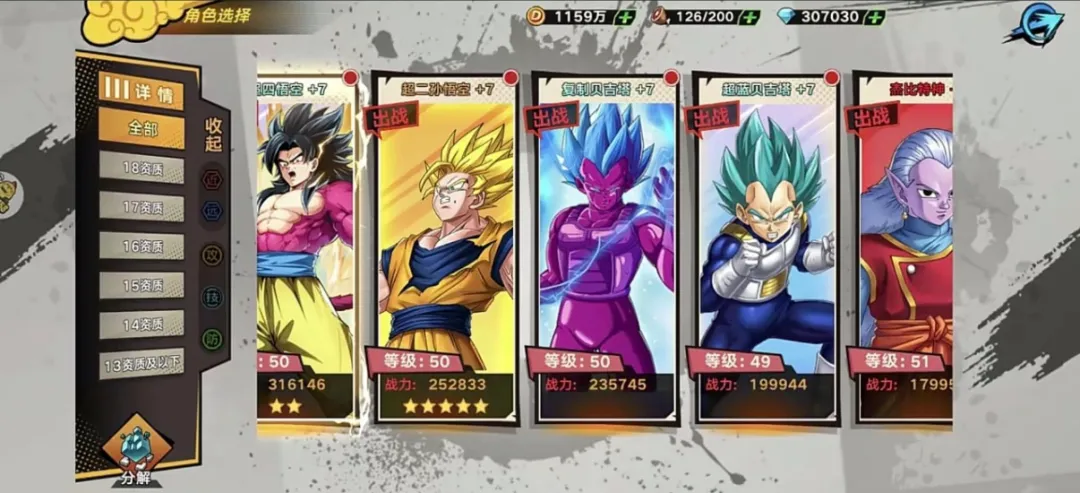This screenshot has height=493, width=1080.
Task: Choose the 15资质 filter
Action: 141,285
